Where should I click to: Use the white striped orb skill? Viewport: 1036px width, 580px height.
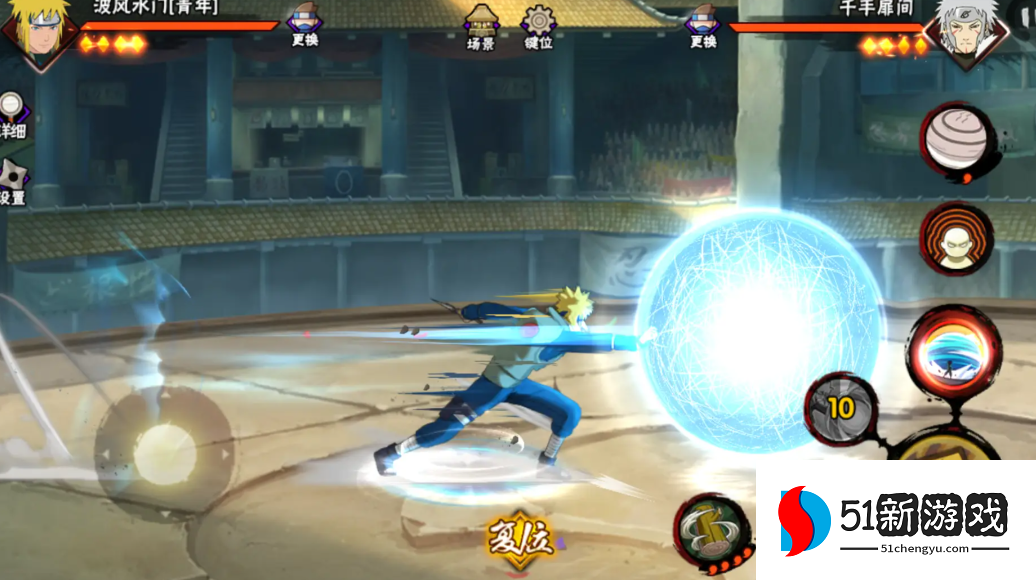956,140
